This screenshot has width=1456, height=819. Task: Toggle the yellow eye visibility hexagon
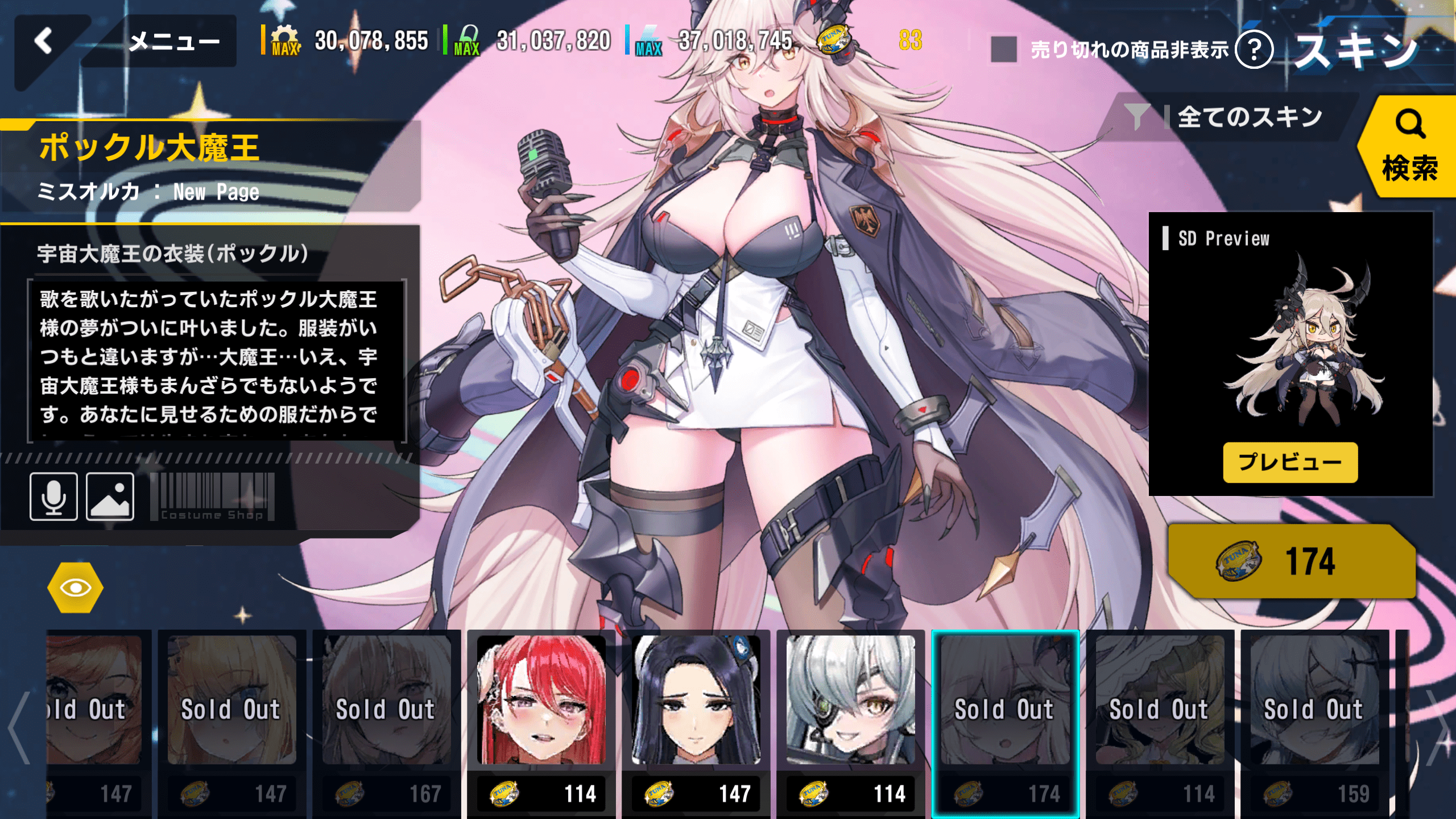[75, 588]
